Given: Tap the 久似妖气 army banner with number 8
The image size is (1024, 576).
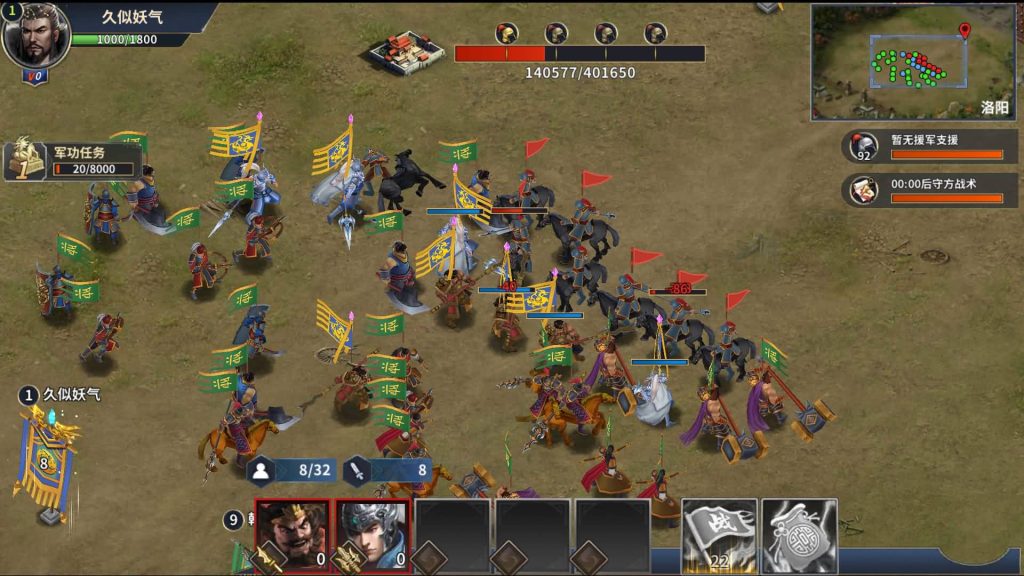Looking at the screenshot, I should [x=45, y=462].
